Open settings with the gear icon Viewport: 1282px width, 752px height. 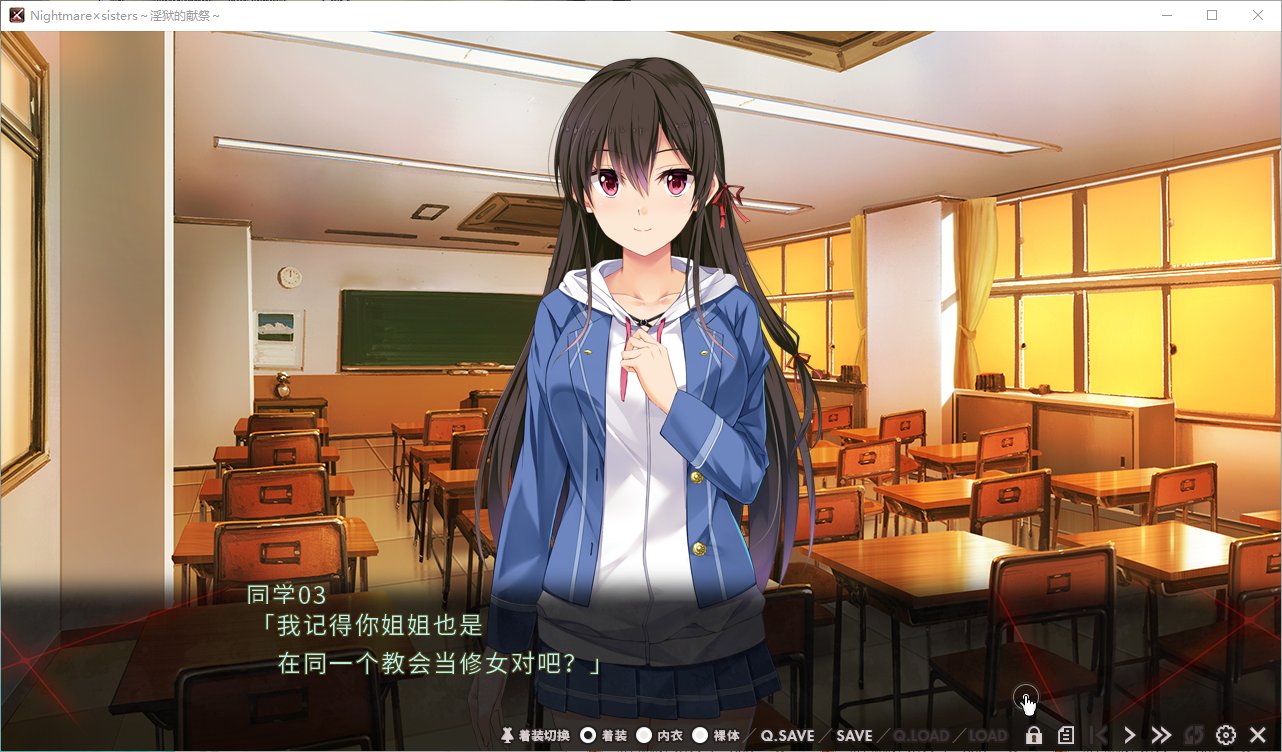1226,735
